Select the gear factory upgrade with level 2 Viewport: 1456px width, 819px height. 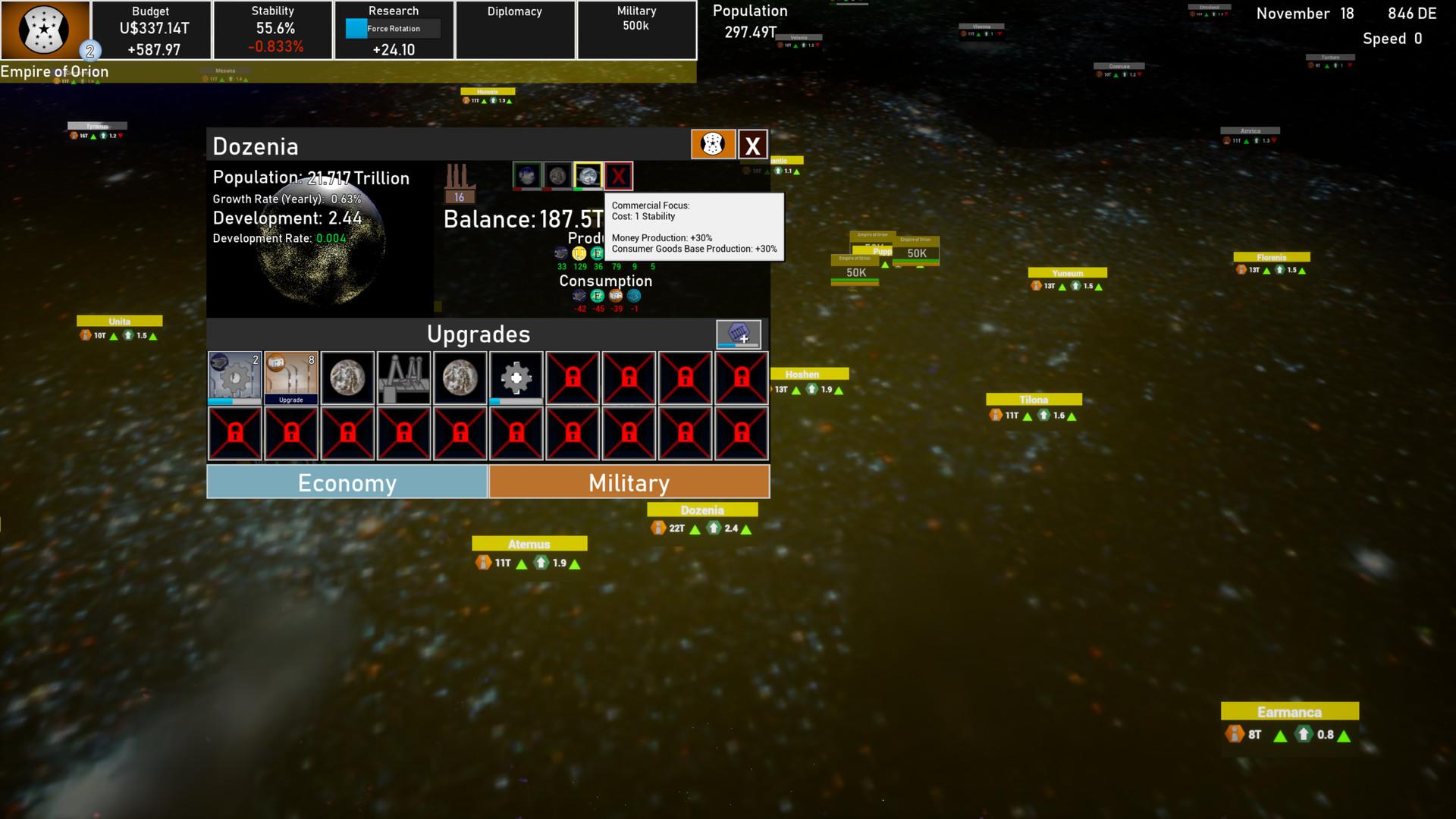click(235, 378)
